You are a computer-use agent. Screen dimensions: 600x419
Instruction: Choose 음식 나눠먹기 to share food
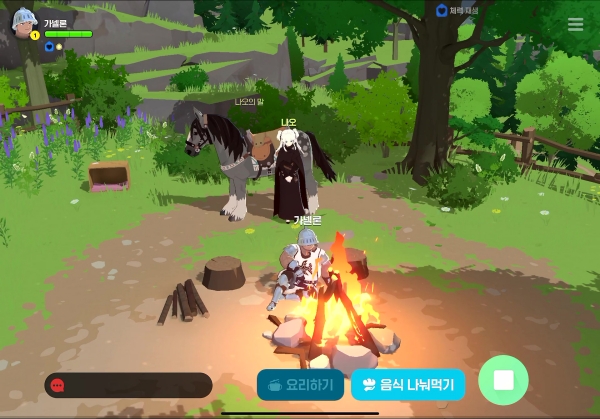tap(408, 384)
